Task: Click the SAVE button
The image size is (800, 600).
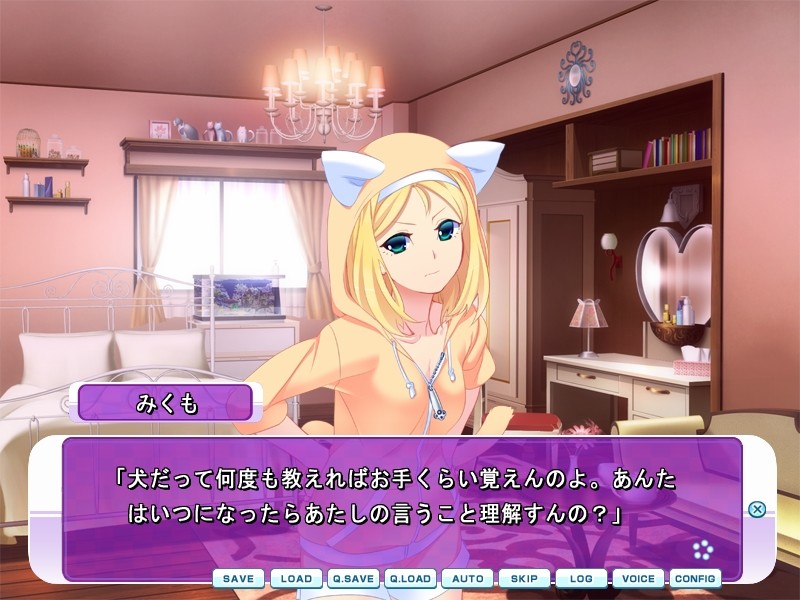Action: [238, 579]
